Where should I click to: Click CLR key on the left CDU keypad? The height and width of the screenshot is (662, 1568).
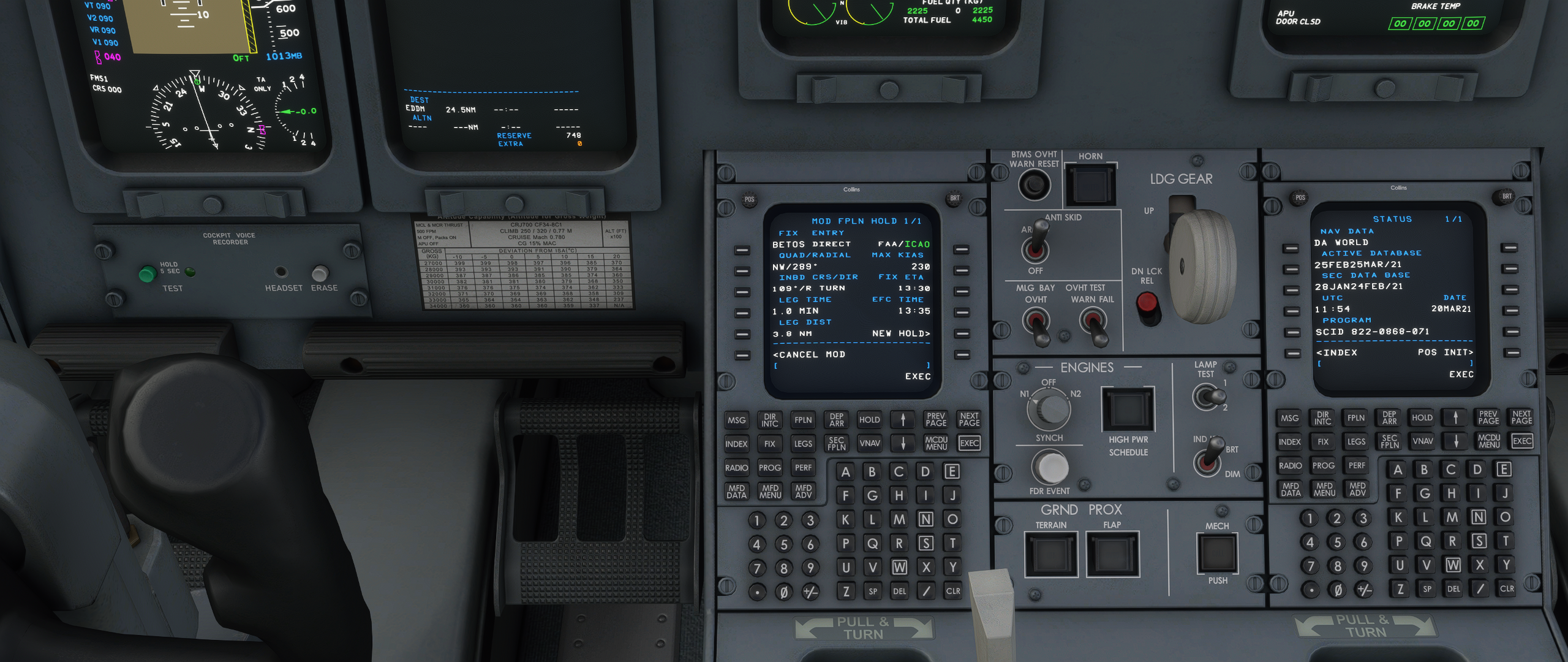(953, 591)
